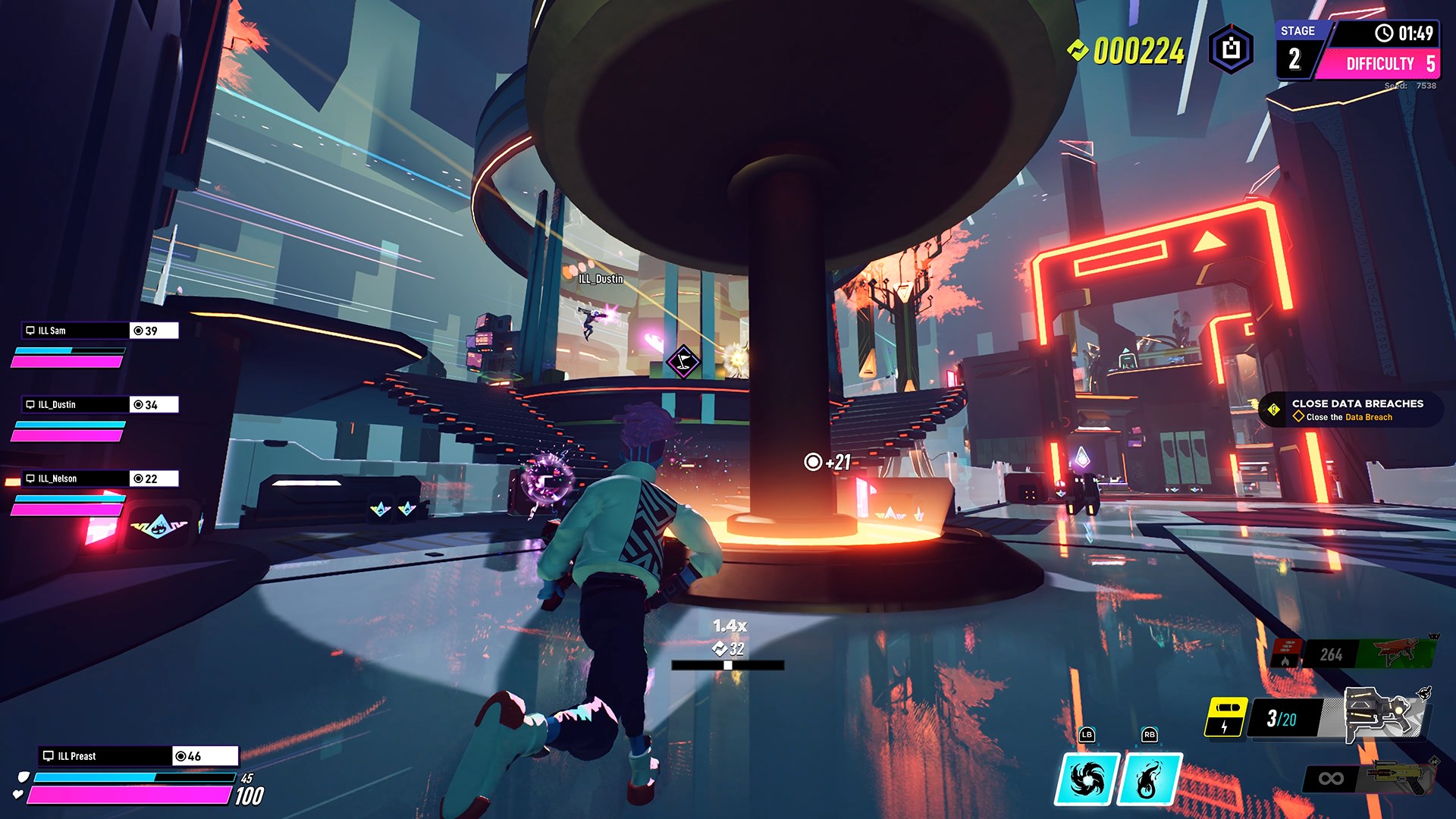Switch to the red rifle weapon slot
The height and width of the screenshot is (819, 1456).
tap(1394, 652)
